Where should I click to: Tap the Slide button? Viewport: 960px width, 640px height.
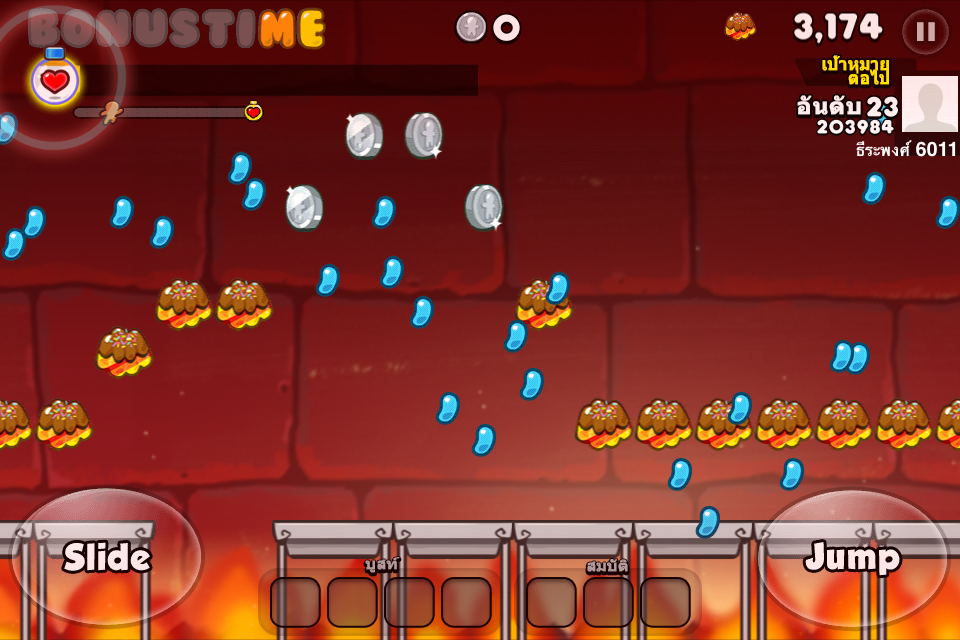[107, 556]
